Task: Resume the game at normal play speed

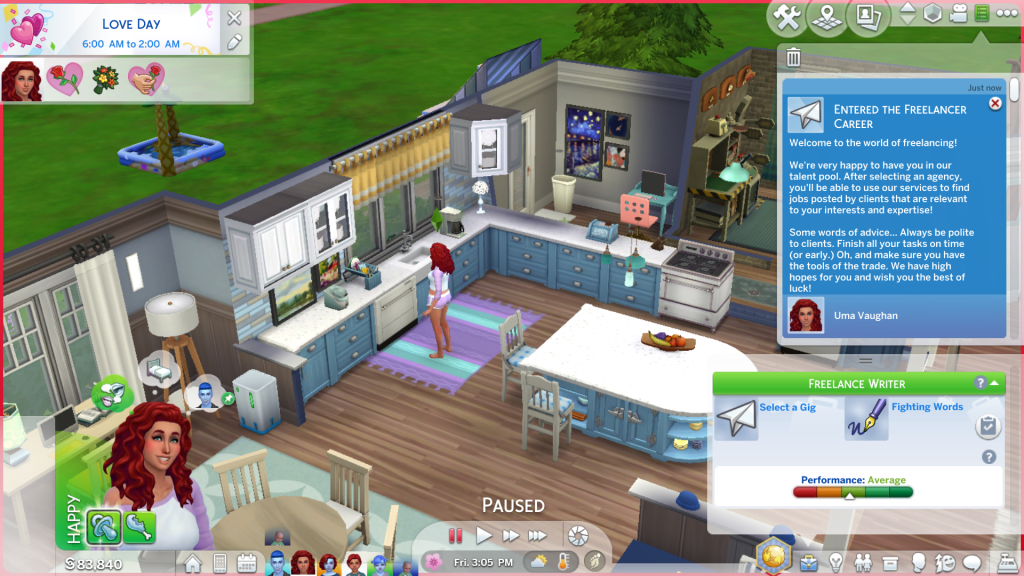Action: (484, 536)
